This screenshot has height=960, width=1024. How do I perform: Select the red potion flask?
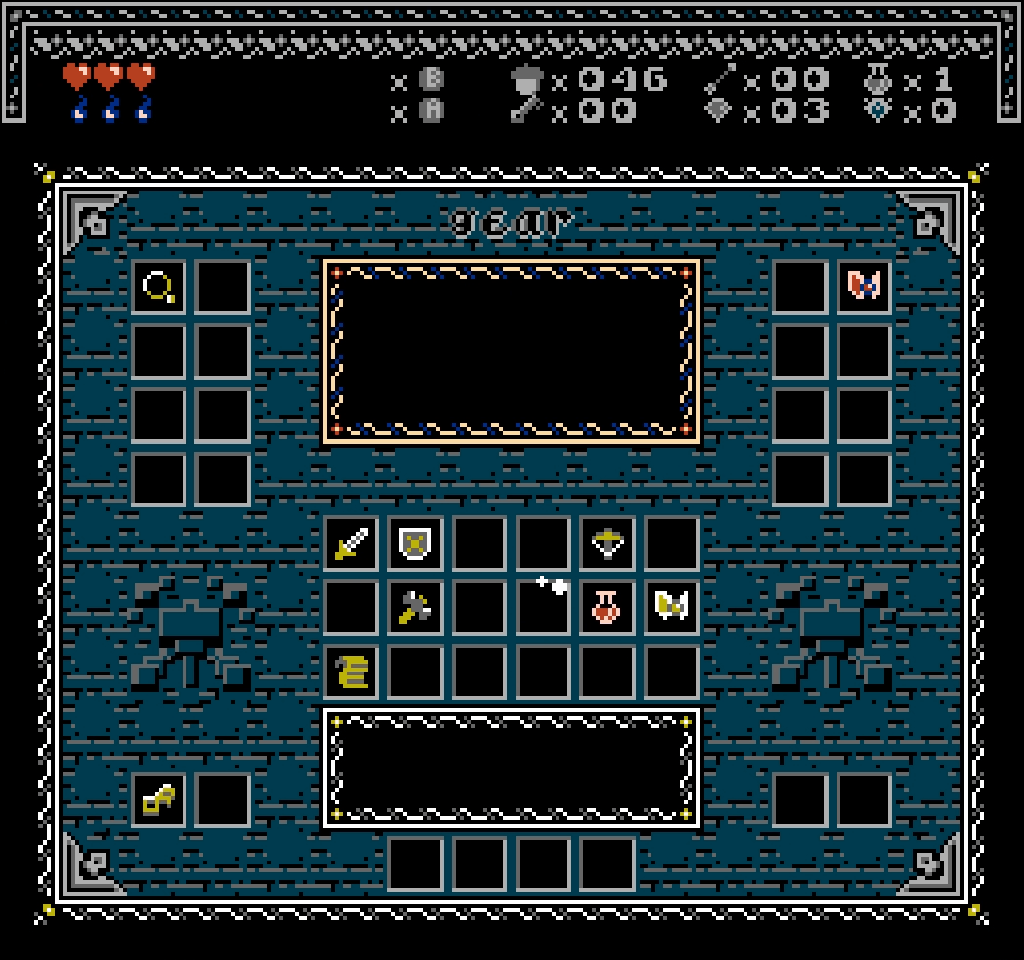pyautogui.click(x=607, y=608)
